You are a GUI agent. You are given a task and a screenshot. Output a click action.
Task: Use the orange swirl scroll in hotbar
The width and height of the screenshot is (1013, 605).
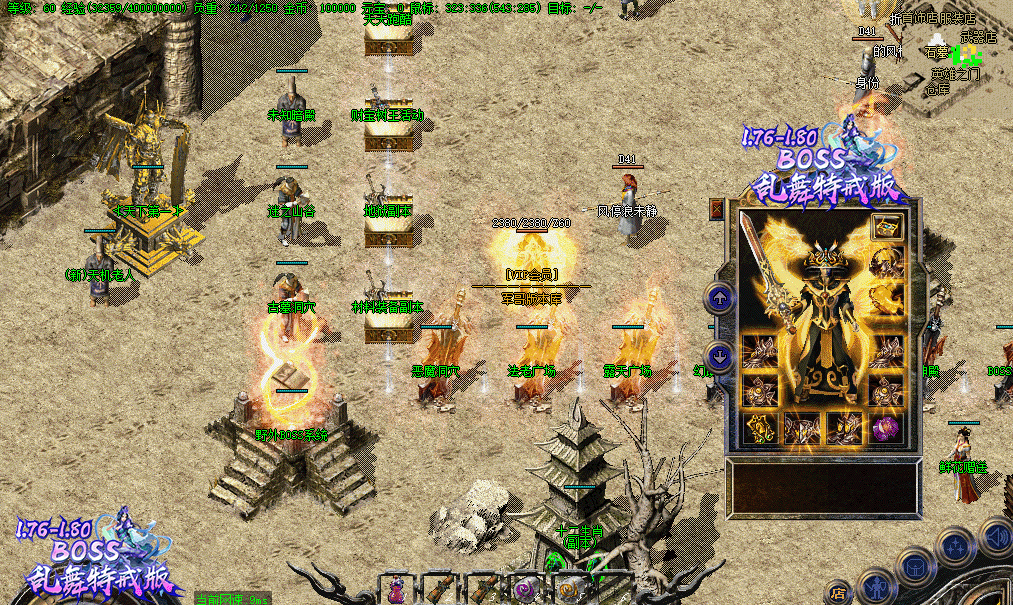coord(568,589)
